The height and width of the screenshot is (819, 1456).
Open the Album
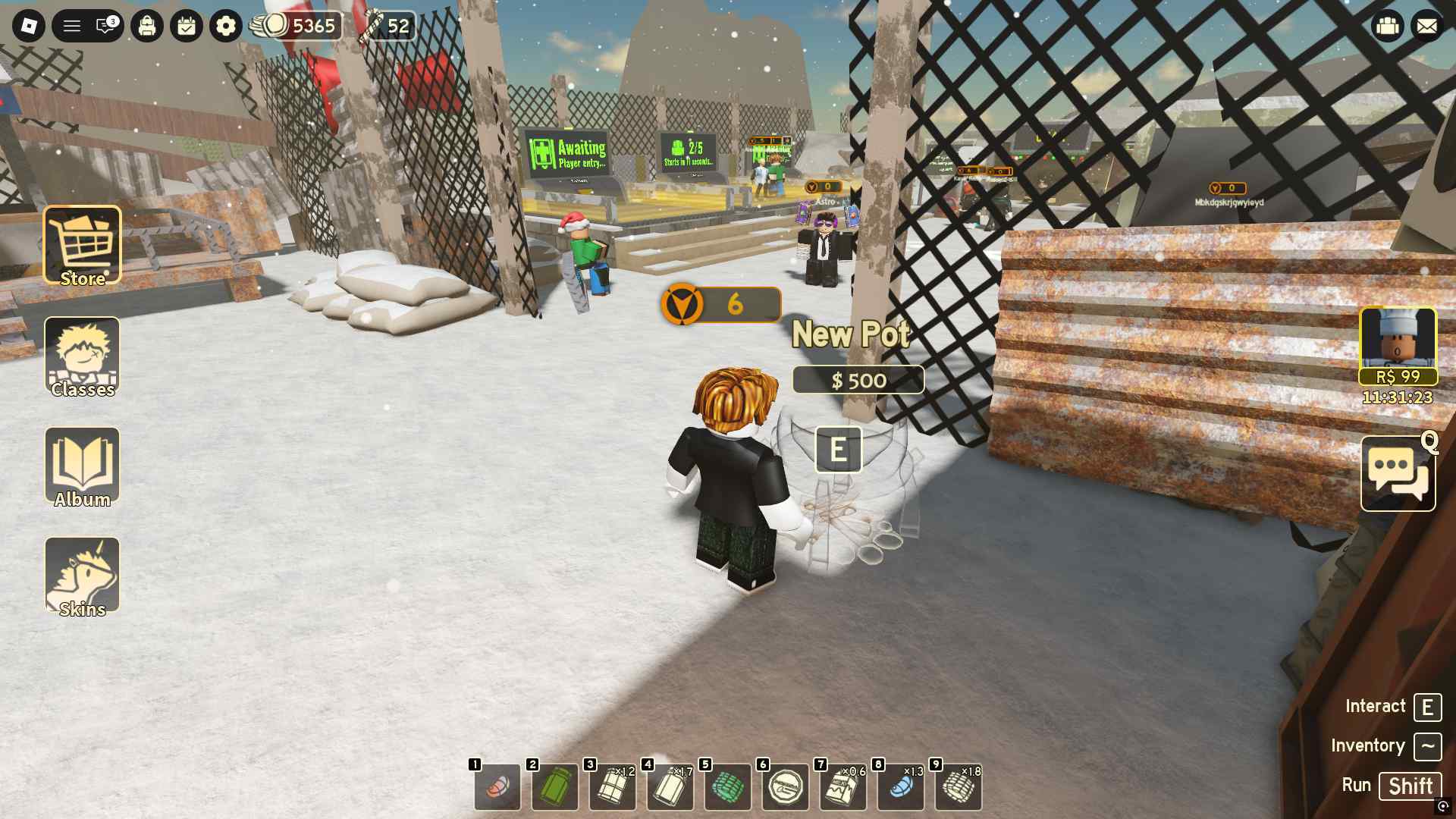82,464
